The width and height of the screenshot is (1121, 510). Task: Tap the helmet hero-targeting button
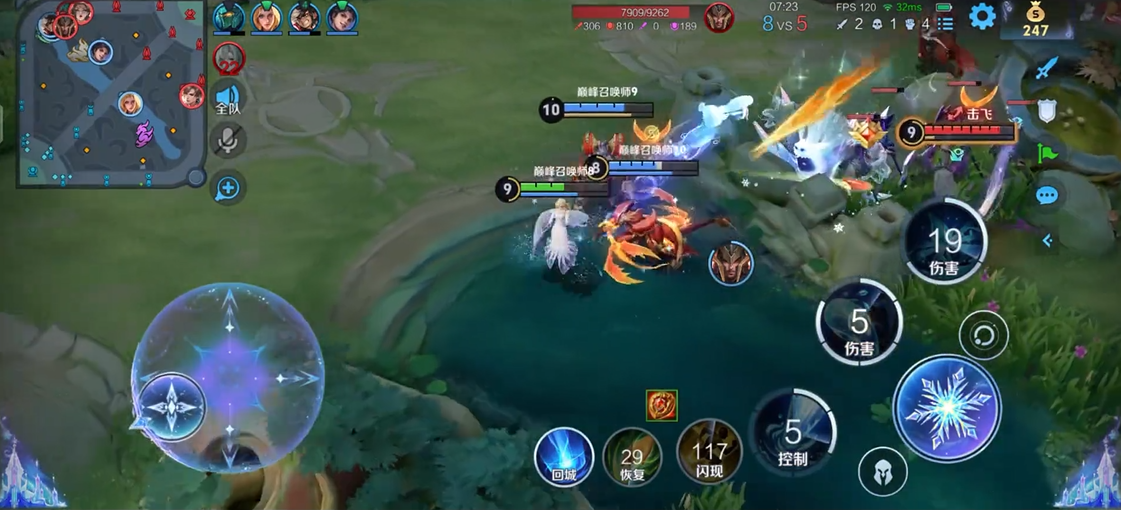point(882,470)
